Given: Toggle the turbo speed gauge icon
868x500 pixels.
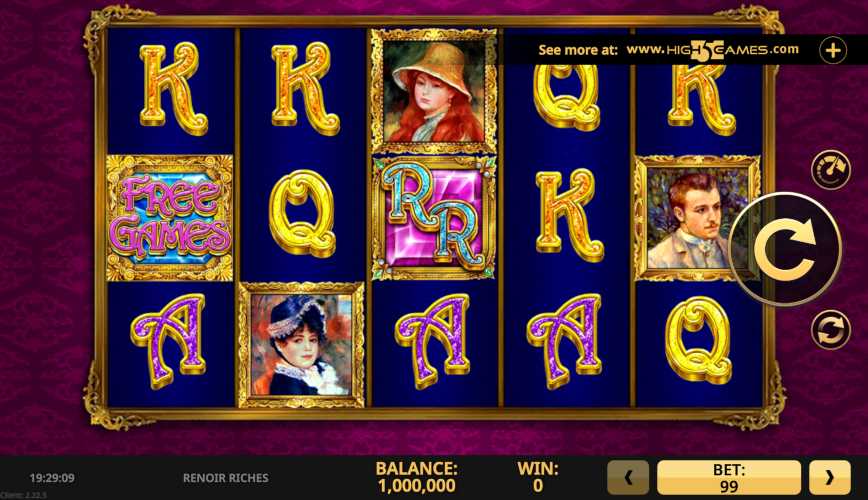Looking at the screenshot, I should 829,169.
